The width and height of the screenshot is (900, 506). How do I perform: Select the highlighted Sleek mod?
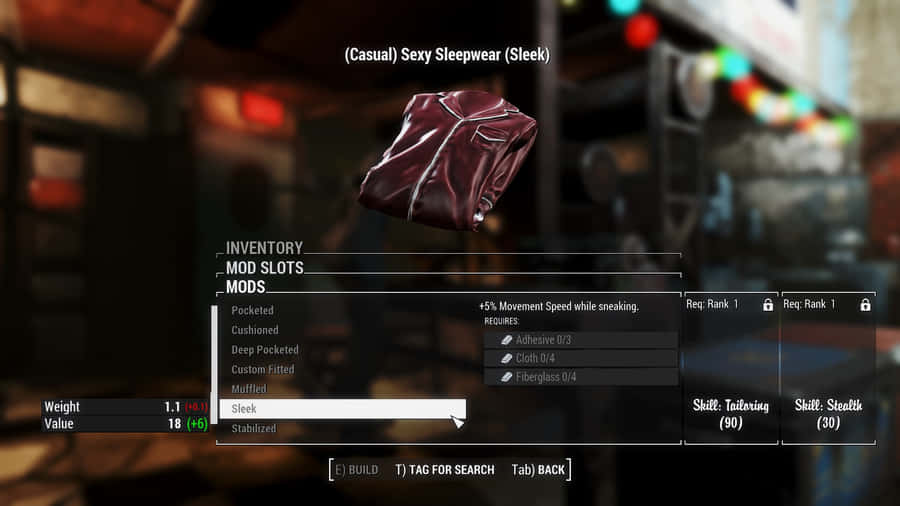342,409
